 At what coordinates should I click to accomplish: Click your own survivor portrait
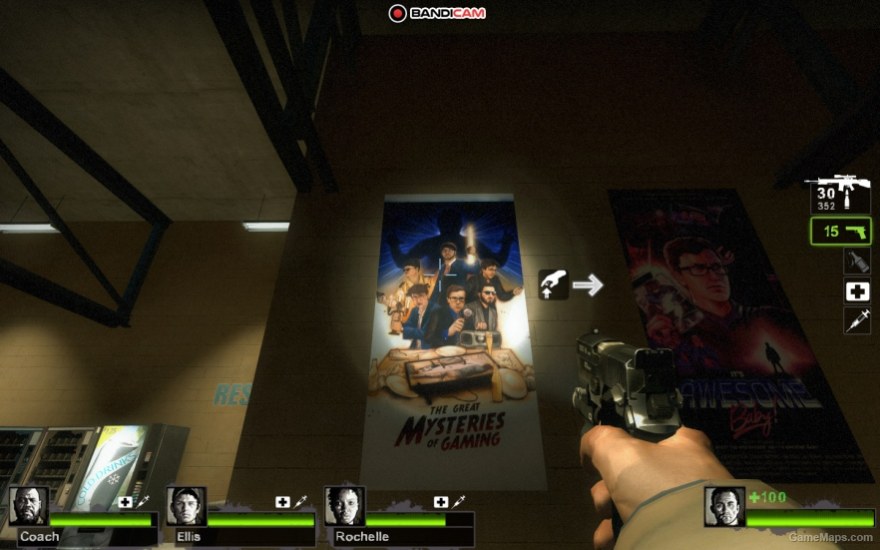tap(724, 506)
